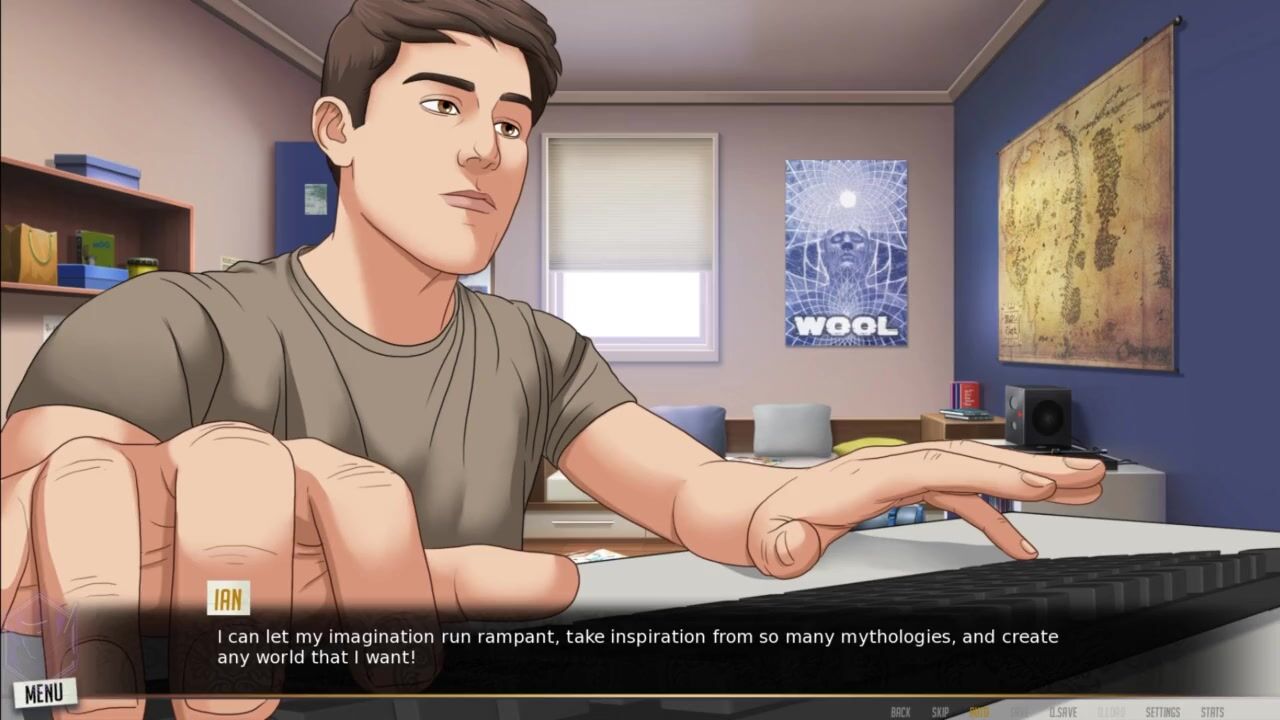Show the STATS screen
The width and height of the screenshot is (1280, 720).
click(1212, 712)
